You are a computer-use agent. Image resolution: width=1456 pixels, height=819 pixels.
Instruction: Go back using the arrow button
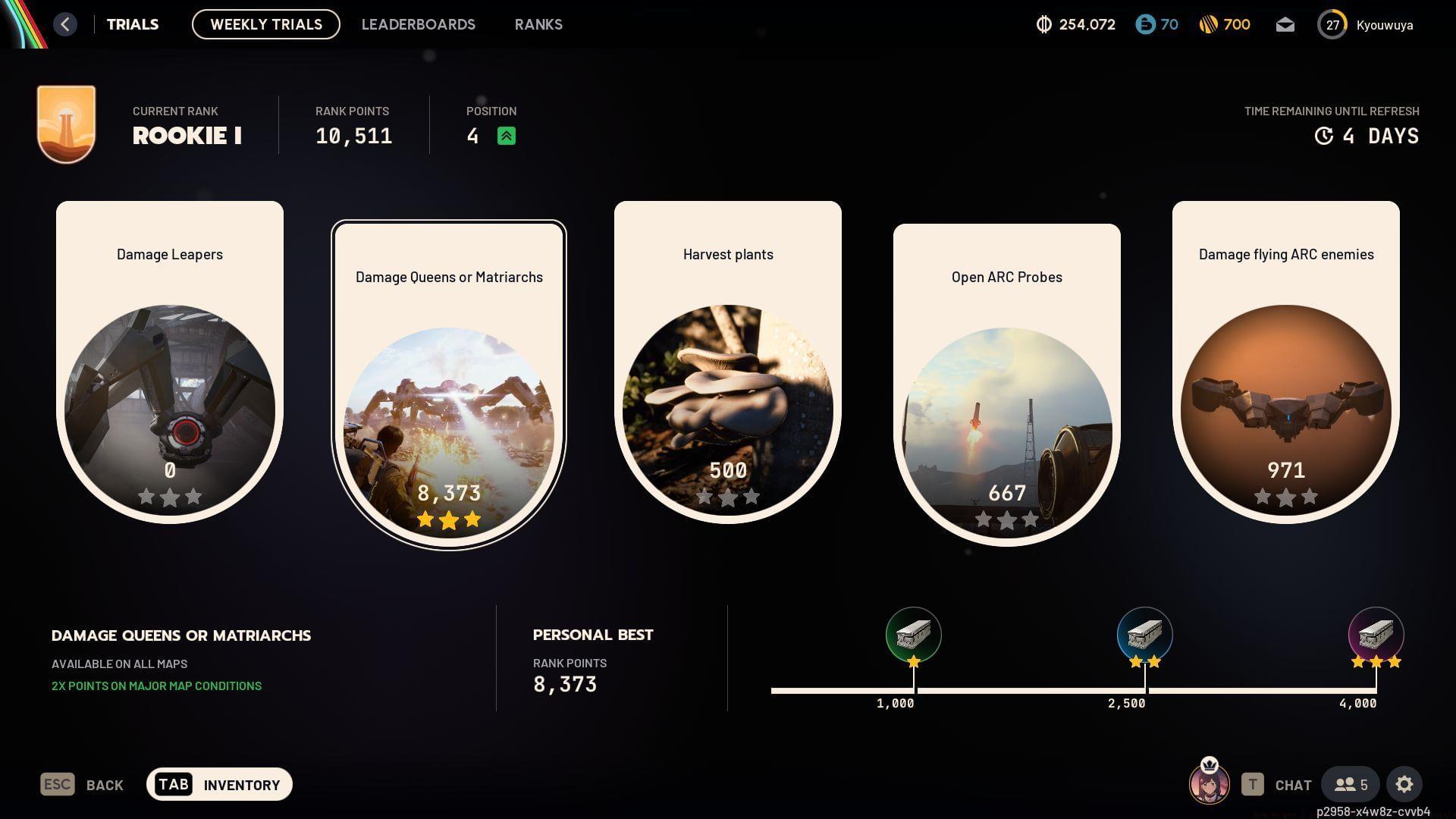pyautogui.click(x=65, y=24)
